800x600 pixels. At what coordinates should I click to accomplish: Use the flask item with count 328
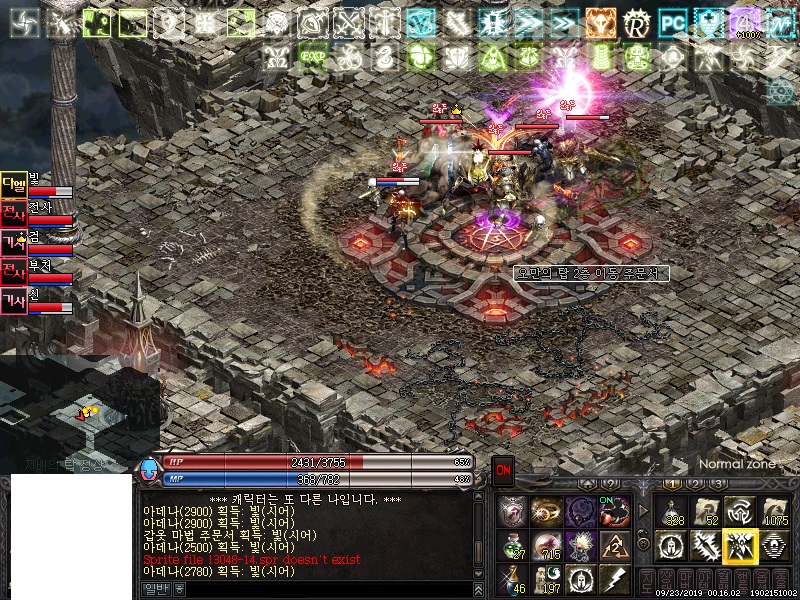click(x=669, y=512)
